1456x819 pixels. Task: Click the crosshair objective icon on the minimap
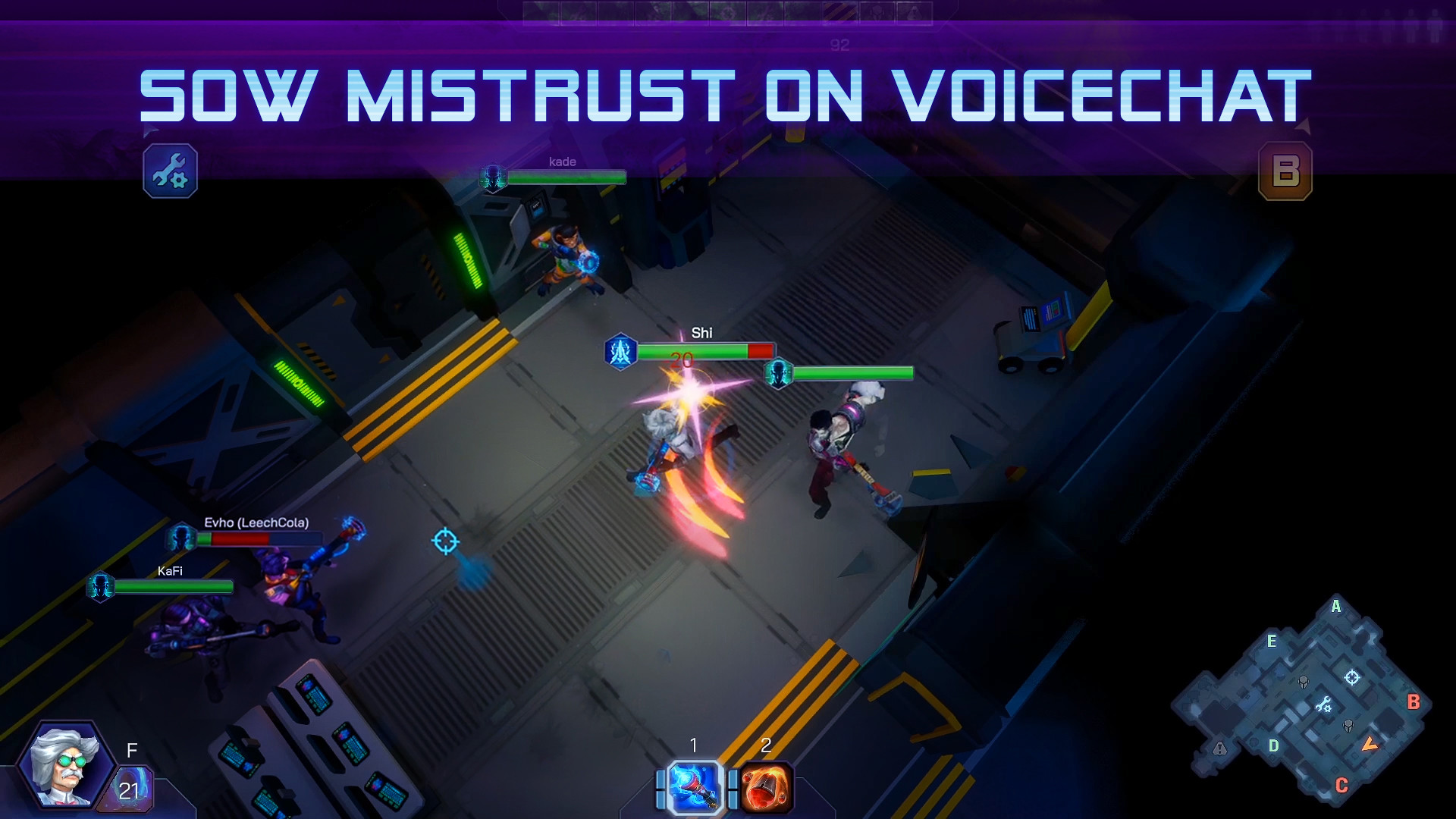1351,677
